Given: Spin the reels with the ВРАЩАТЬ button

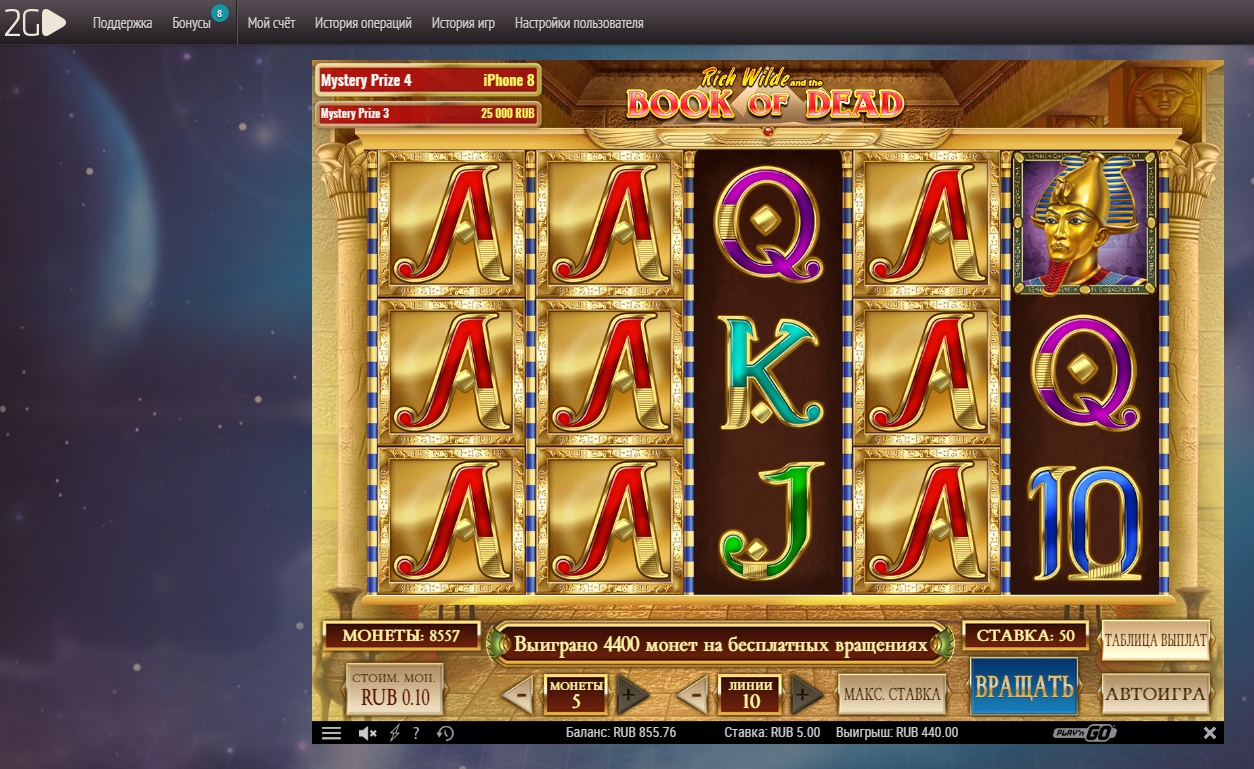Looking at the screenshot, I should pyautogui.click(x=1024, y=687).
